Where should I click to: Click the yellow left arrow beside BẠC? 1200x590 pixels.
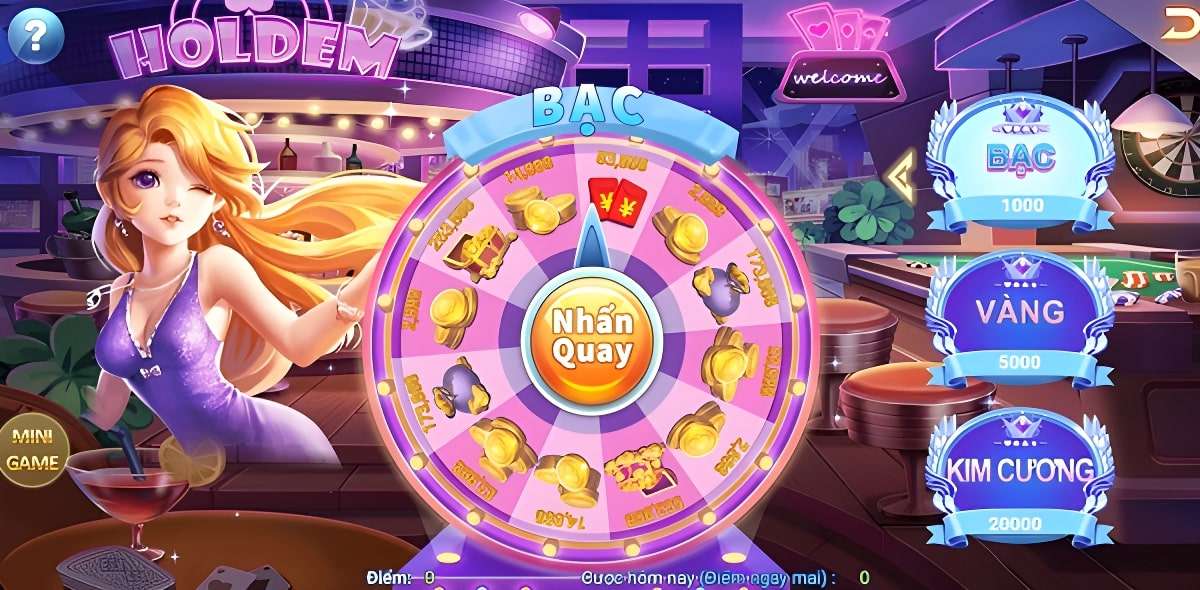coord(899,174)
